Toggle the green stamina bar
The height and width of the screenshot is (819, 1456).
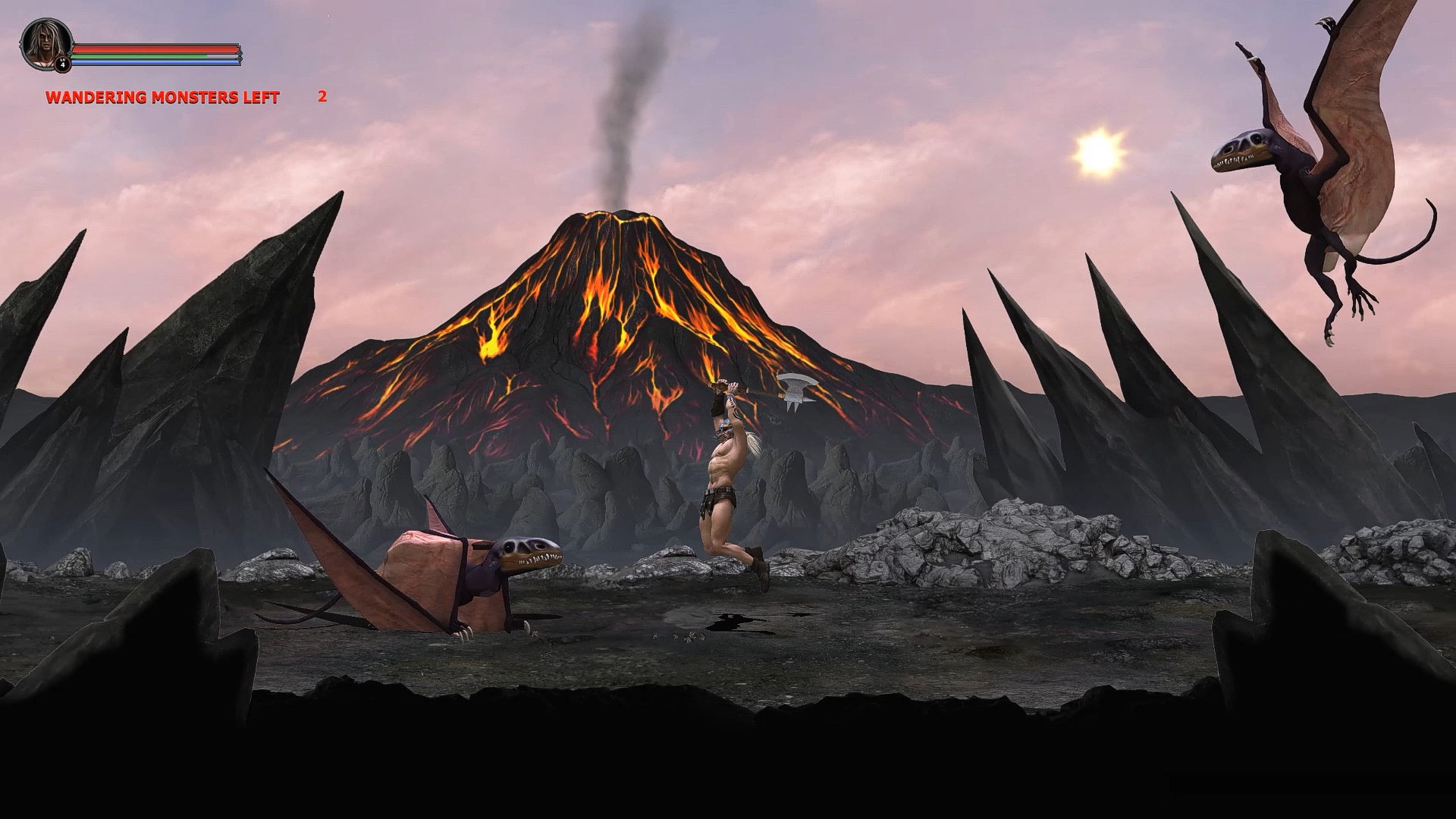(x=136, y=56)
